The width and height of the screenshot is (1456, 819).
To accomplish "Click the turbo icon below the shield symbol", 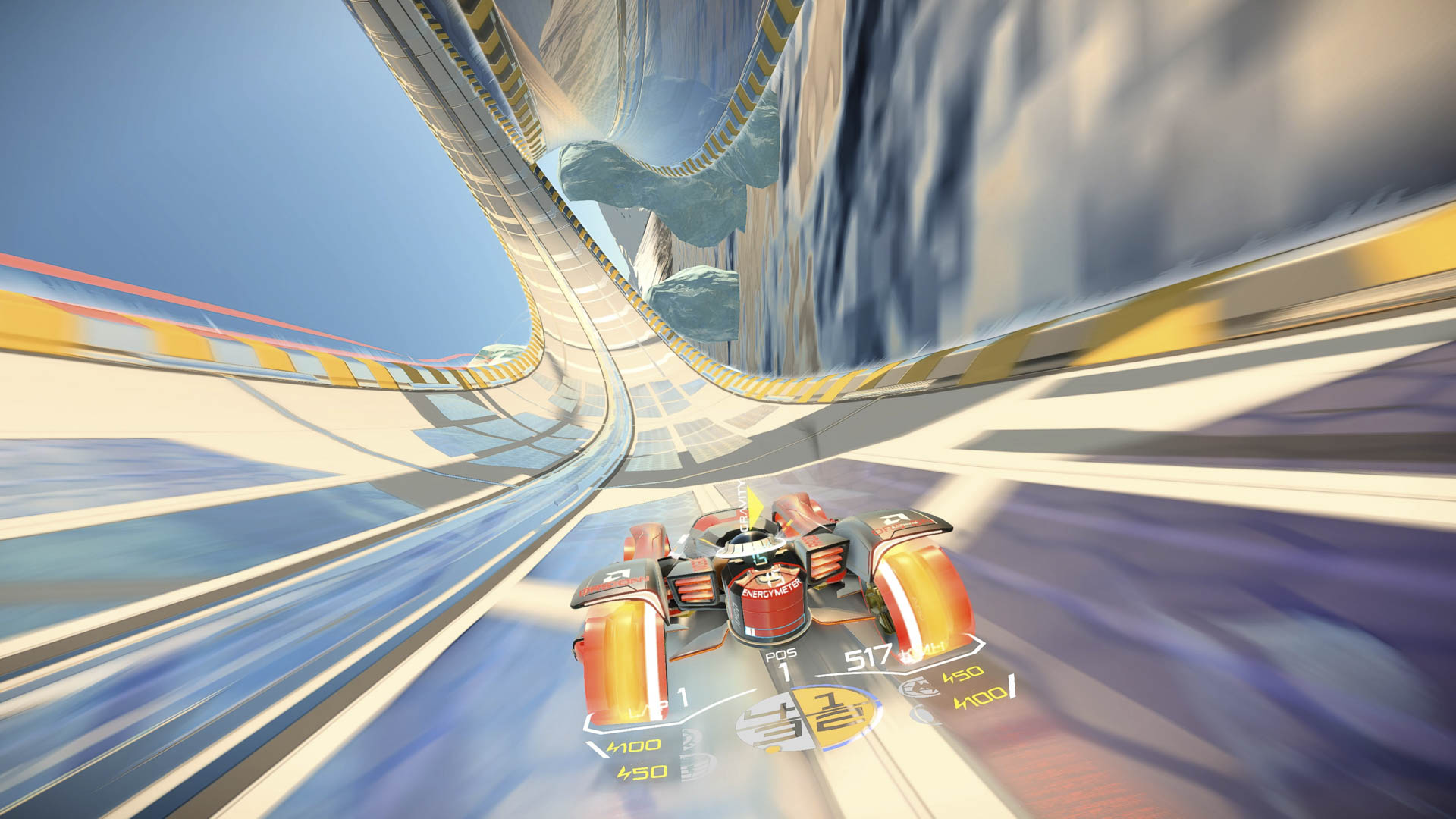I will 922,713.
